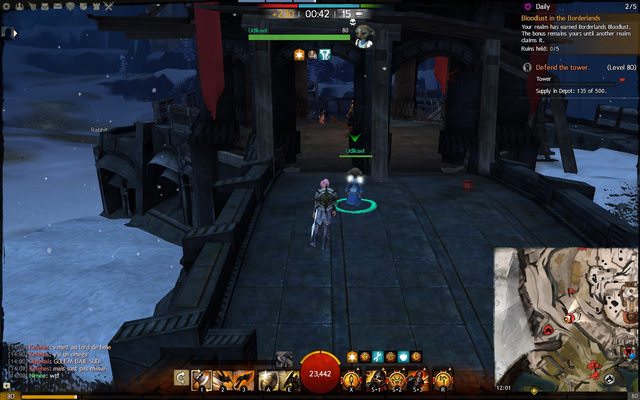Screen dimensions: 640x400
Task: Use the skill bound to E
Action: 289,380
